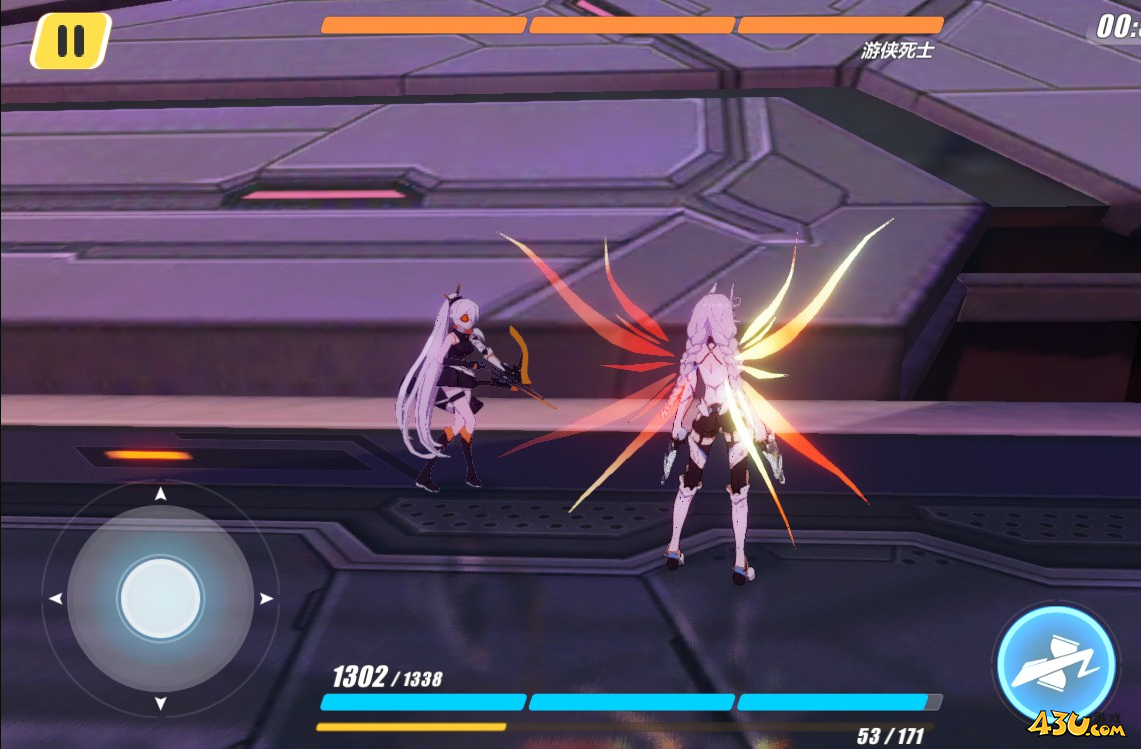Tap the joystick's left arrow
Screen dimensions: 1141x749
click(55, 599)
